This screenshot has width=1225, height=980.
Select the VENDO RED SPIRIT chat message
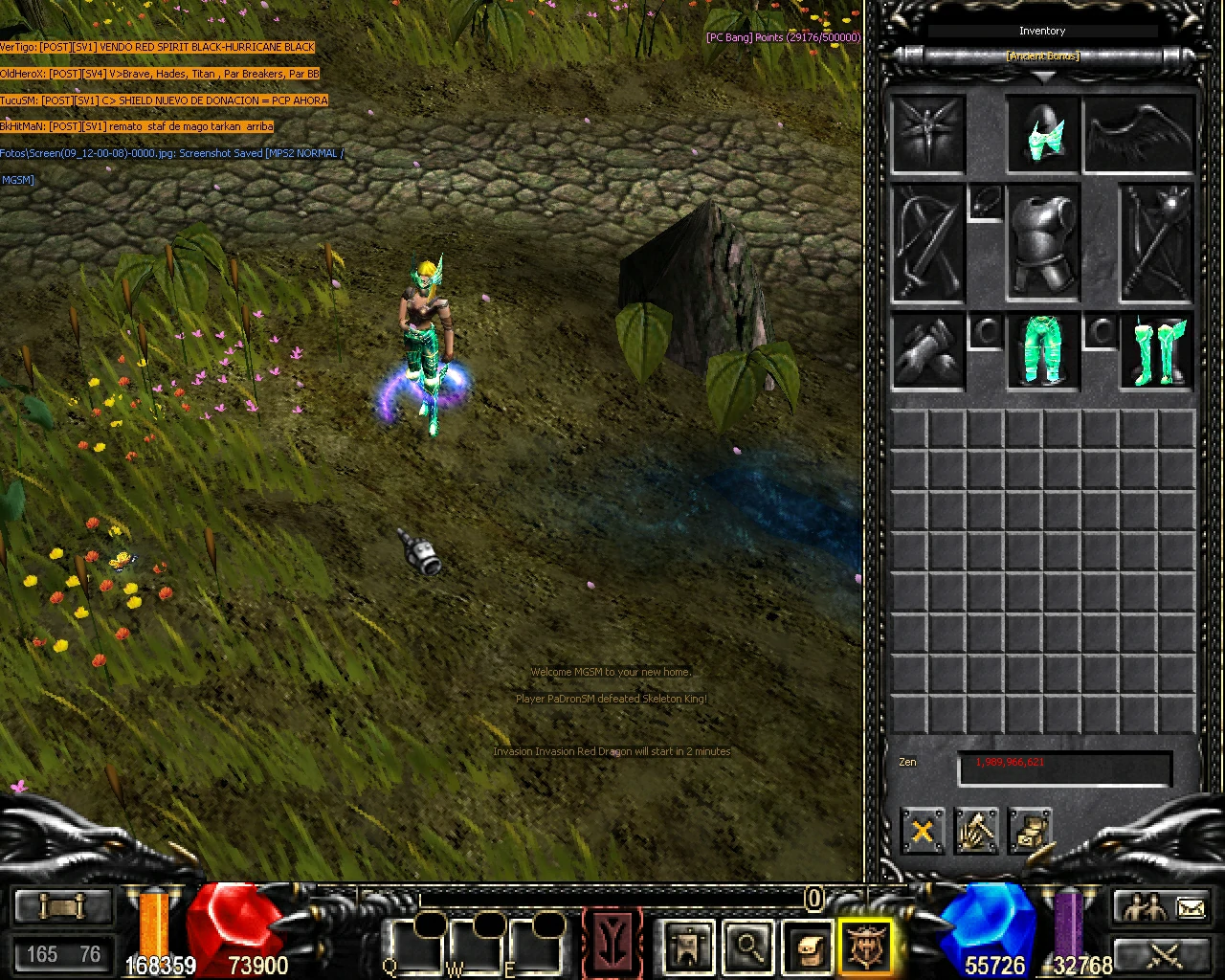(158, 46)
